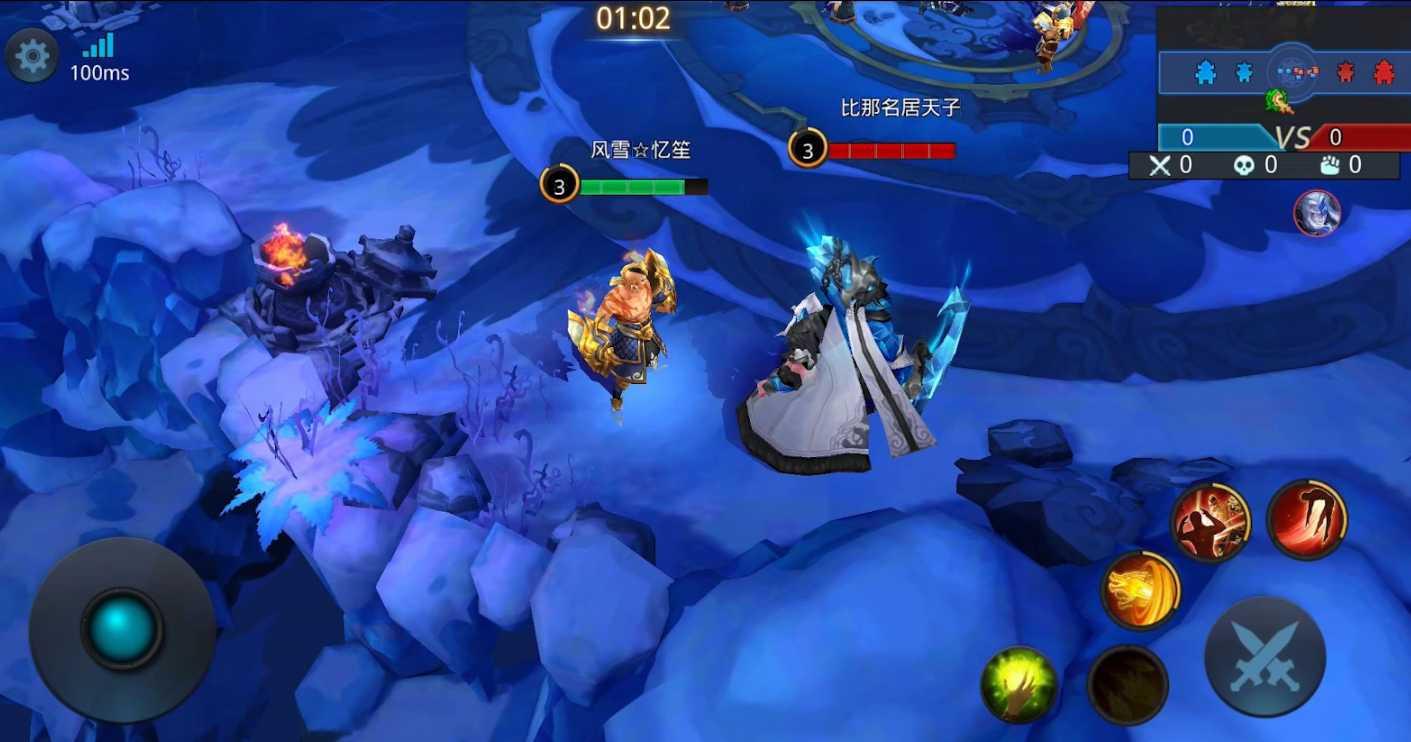Open the settings gear menu
The height and width of the screenshot is (742, 1411).
point(32,56)
